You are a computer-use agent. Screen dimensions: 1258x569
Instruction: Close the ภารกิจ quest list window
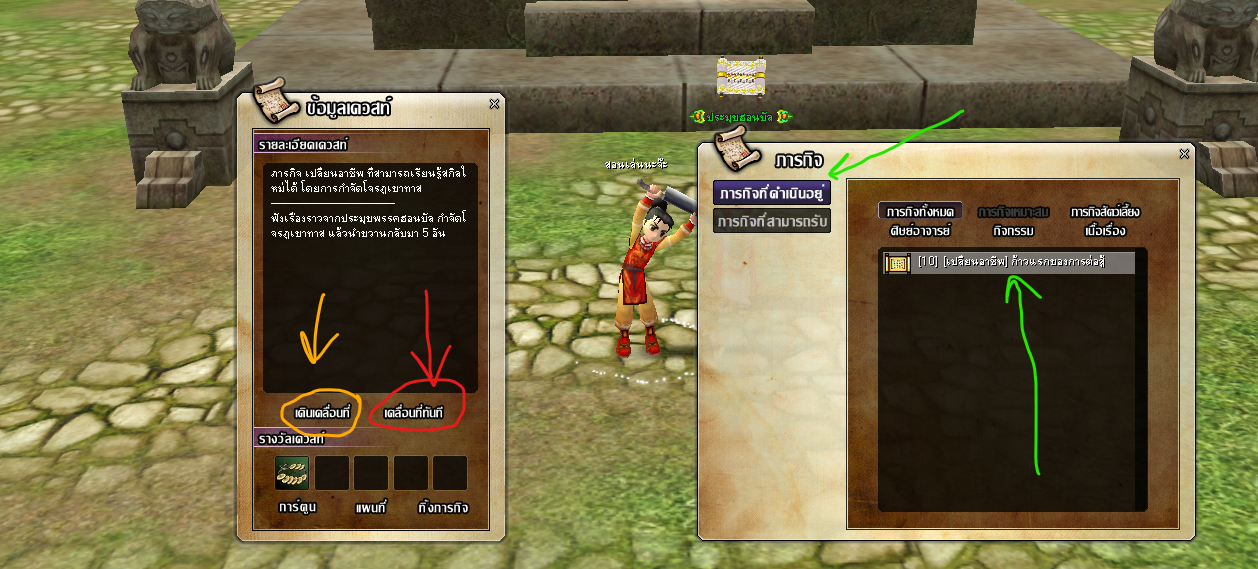coord(1185,153)
